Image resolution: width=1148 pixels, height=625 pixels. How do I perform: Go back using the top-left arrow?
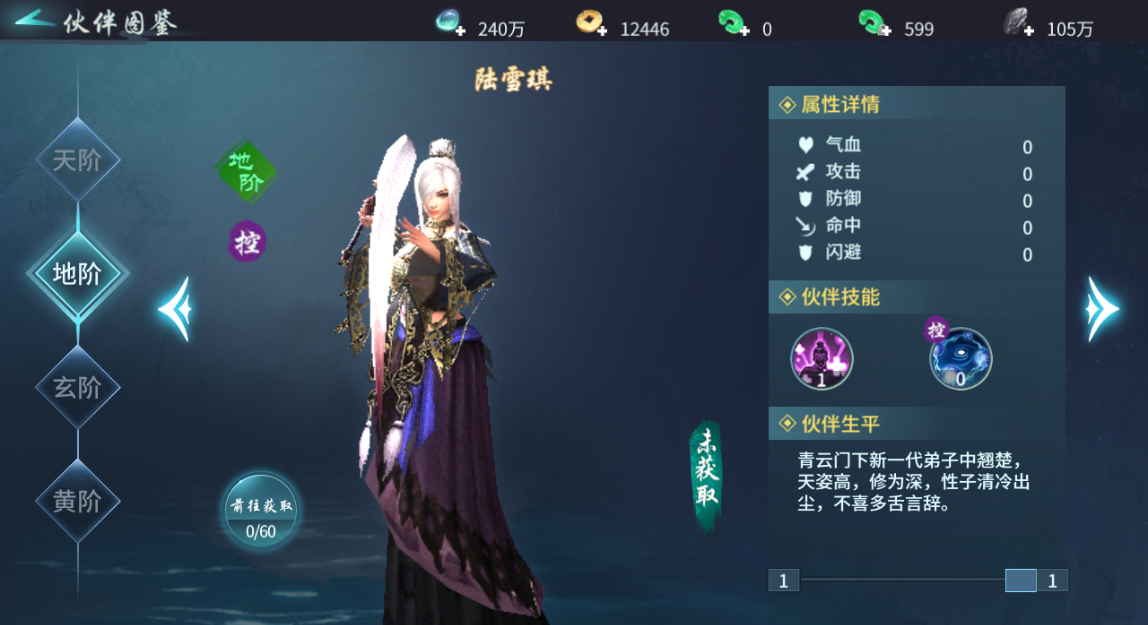tap(32, 20)
